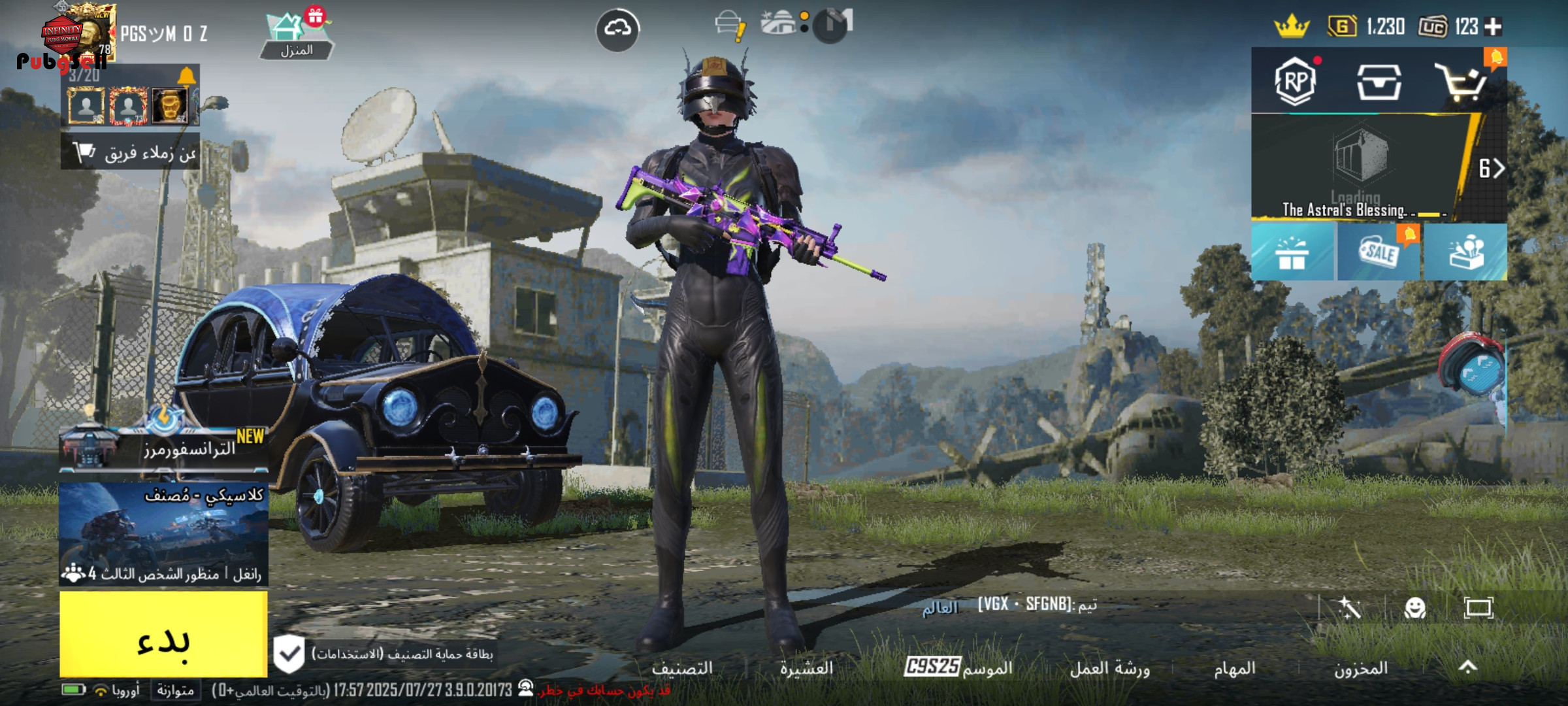This screenshot has height=706, width=1568.
Task: Open the الموسم C9S25 season menu
Action: pos(958,667)
